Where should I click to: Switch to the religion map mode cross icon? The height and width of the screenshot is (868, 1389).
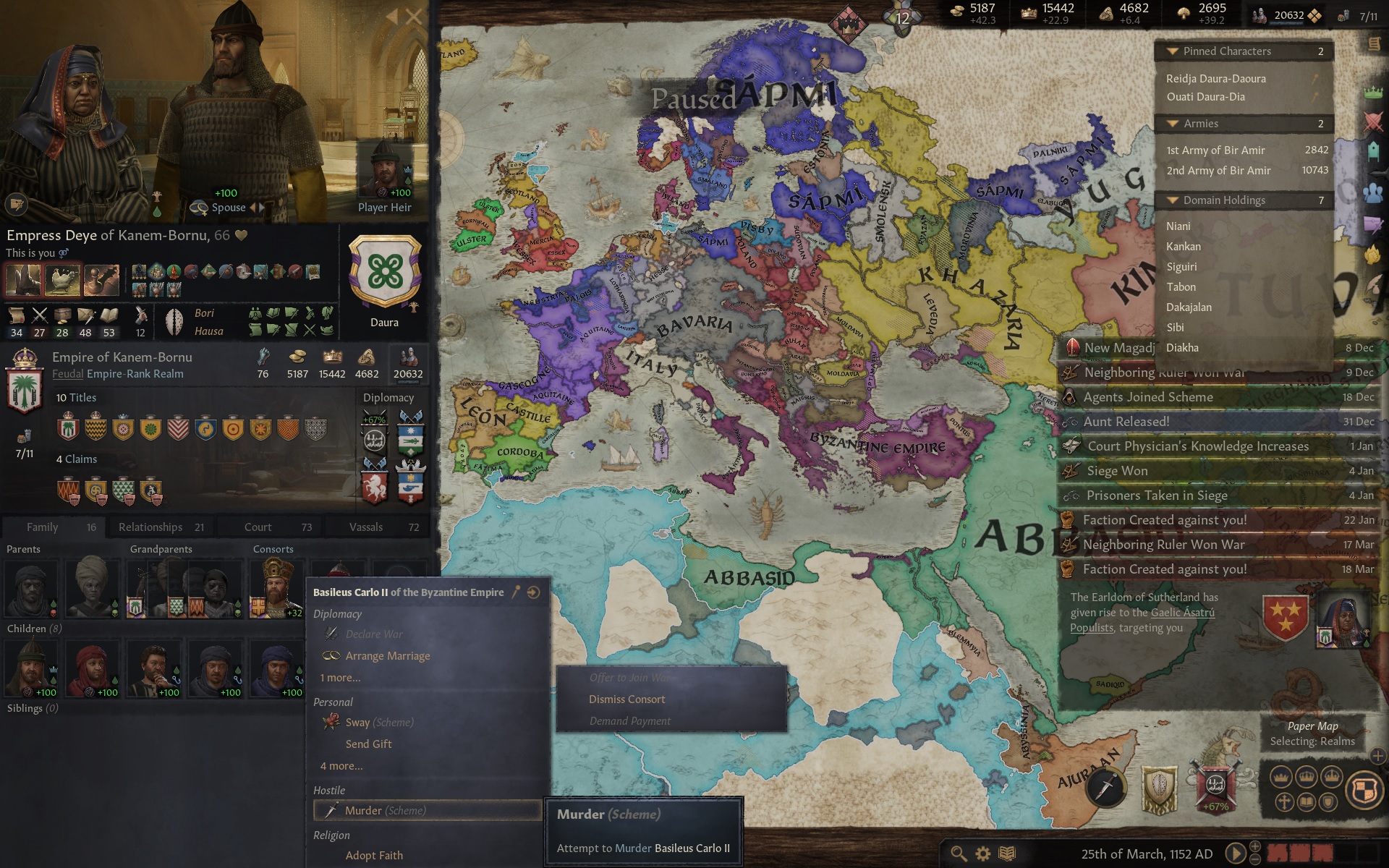1285,801
